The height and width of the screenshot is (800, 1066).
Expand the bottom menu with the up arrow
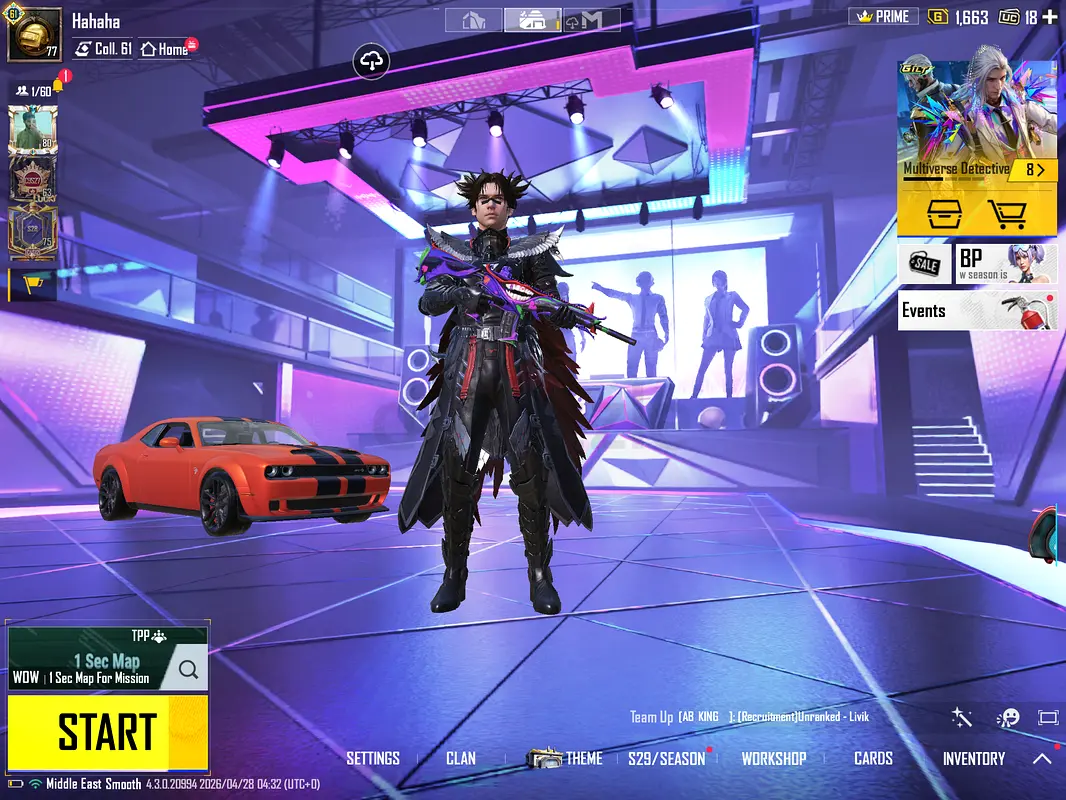1042,759
